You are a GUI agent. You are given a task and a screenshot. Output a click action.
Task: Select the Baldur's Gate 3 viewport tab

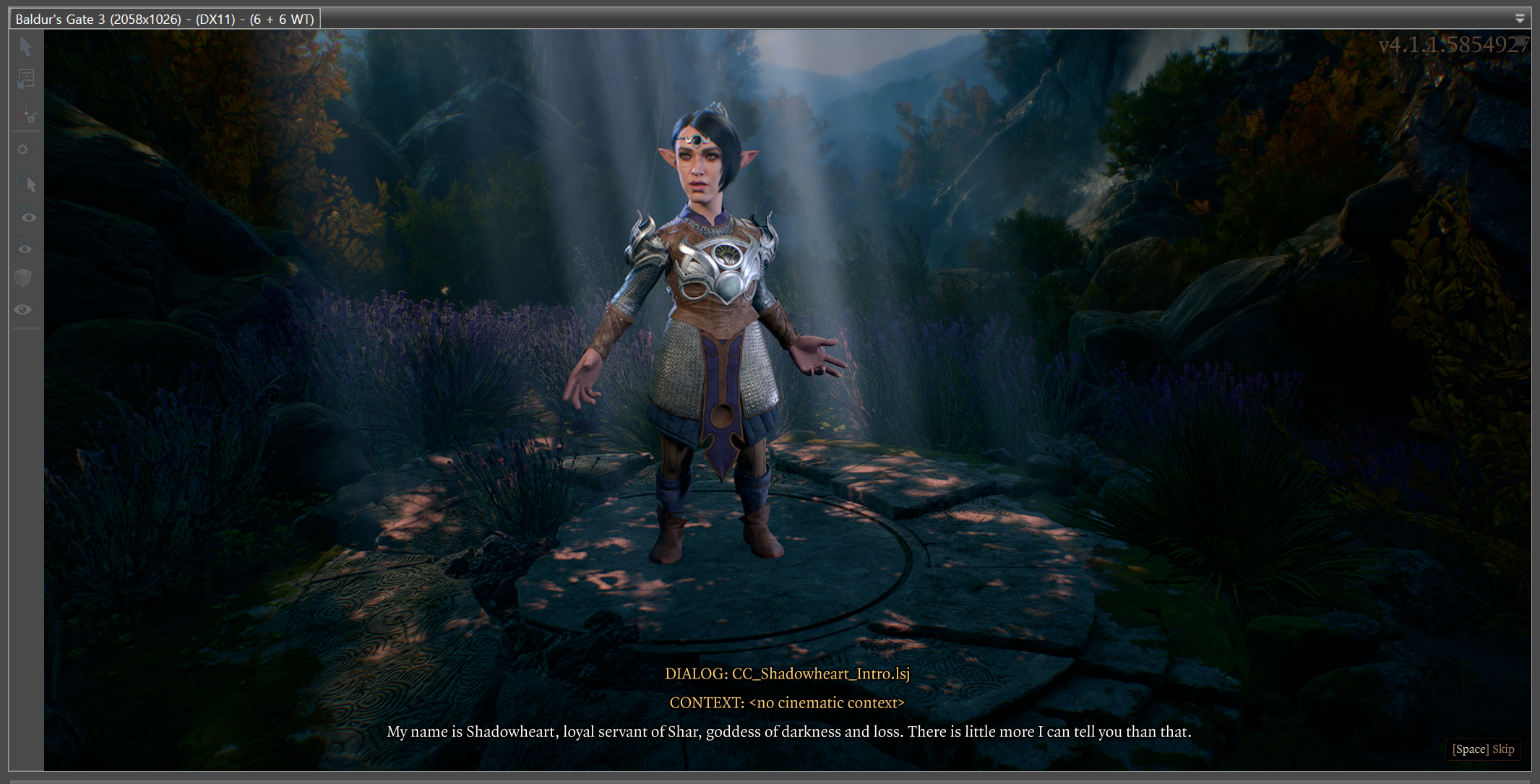(165, 19)
